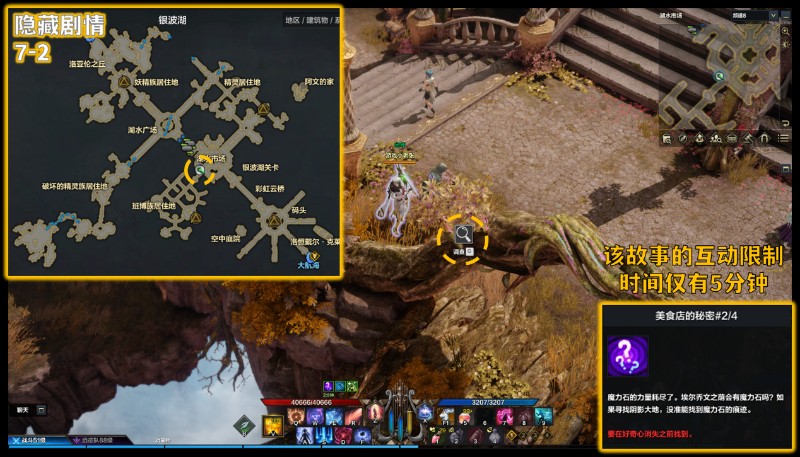
Task: Click the green diamond emblem beside hotbar
Action: point(242,425)
